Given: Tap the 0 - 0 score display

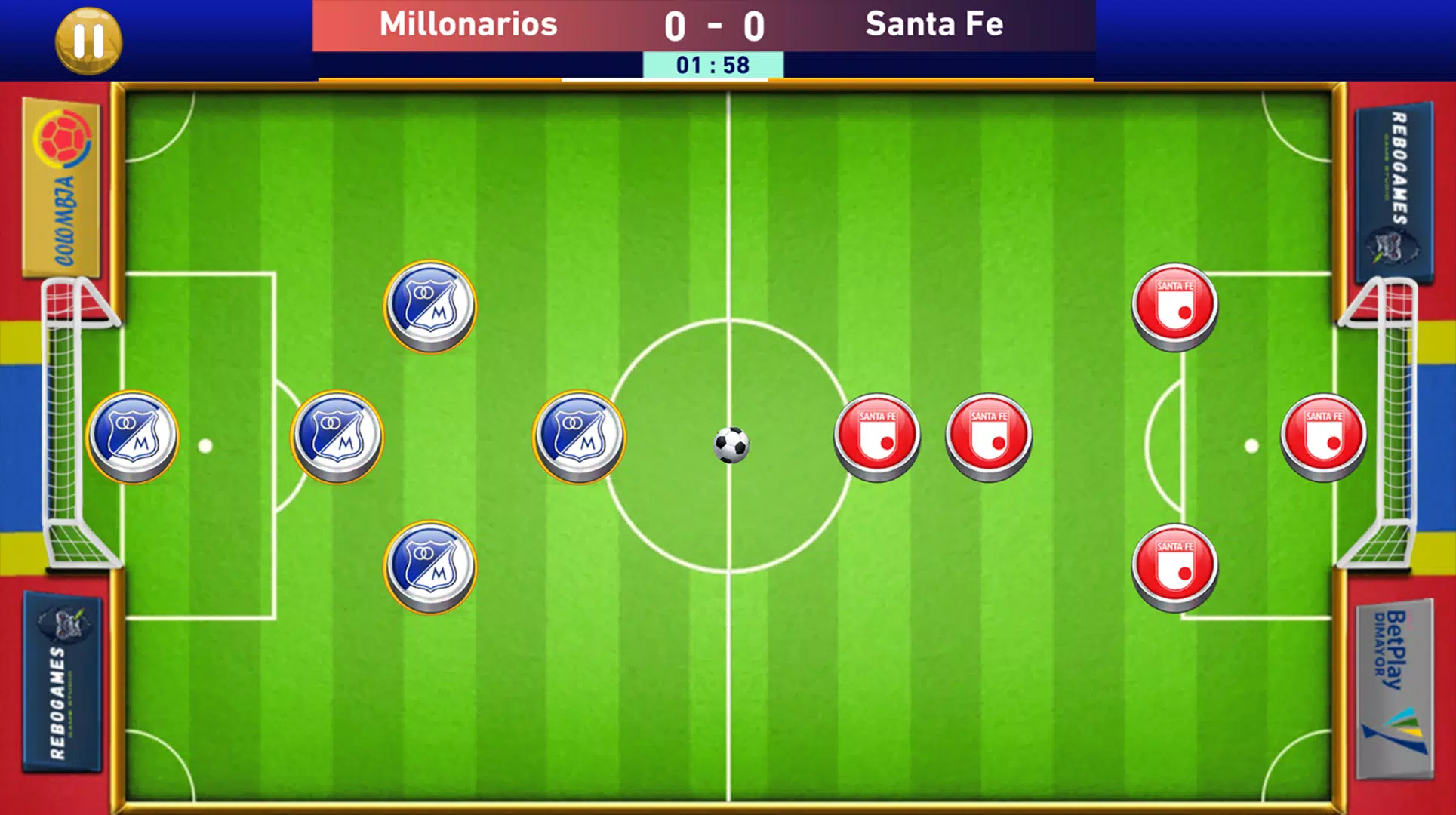Looking at the screenshot, I should [713, 25].
